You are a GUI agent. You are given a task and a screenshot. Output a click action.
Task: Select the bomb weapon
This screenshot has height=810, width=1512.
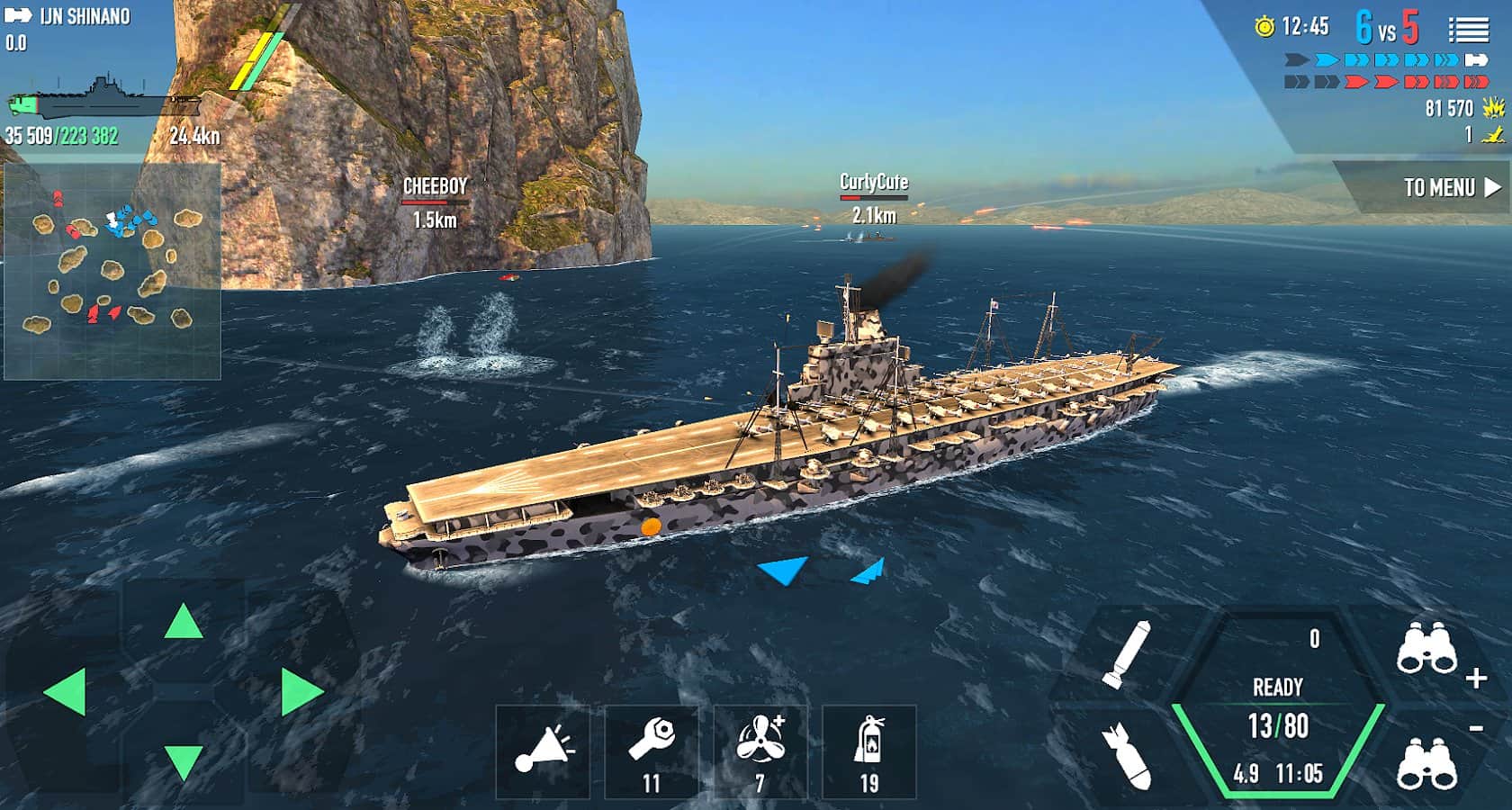coord(1127,756)
